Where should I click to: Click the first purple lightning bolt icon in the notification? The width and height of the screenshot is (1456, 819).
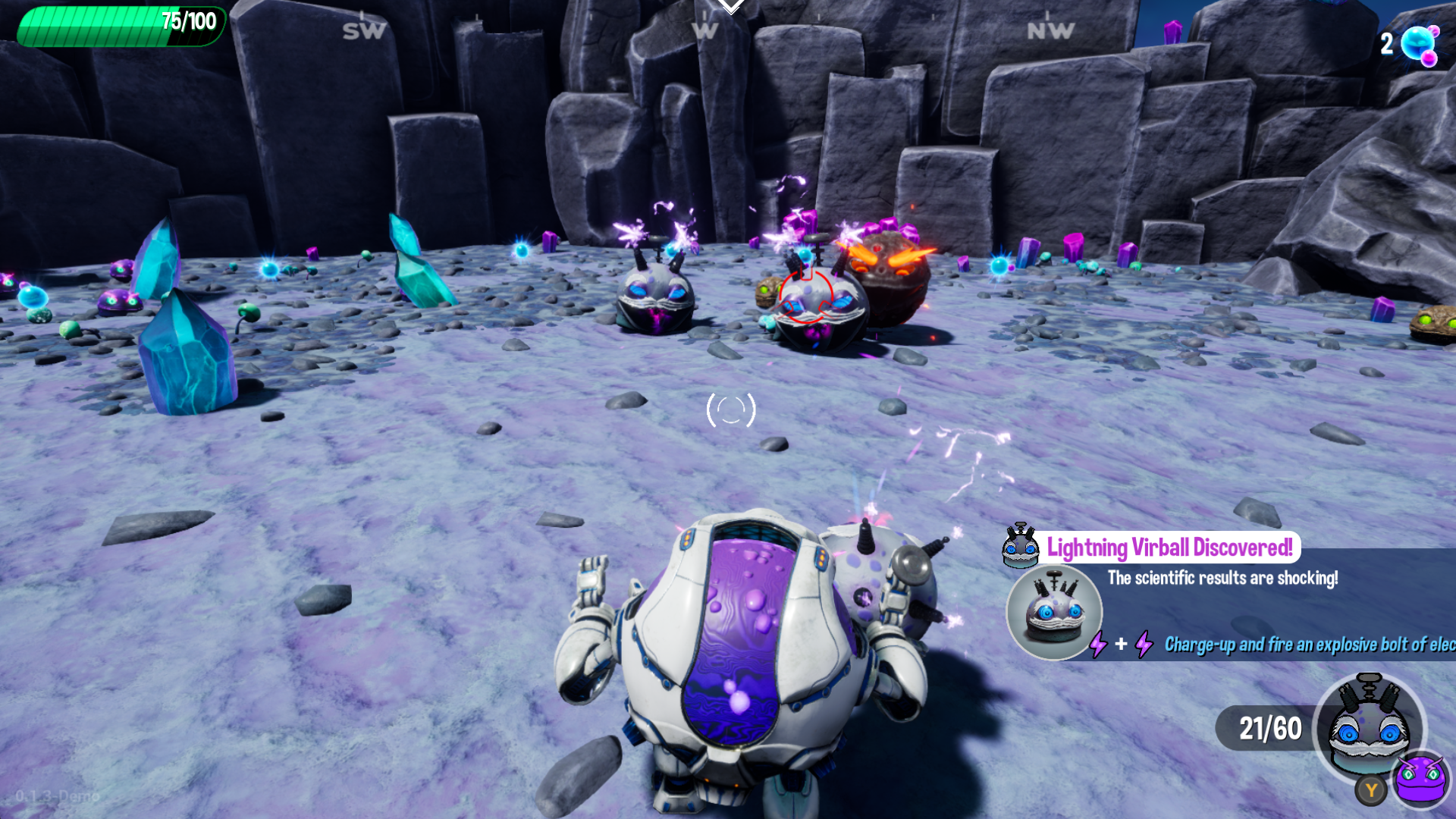click(1099, 646)
